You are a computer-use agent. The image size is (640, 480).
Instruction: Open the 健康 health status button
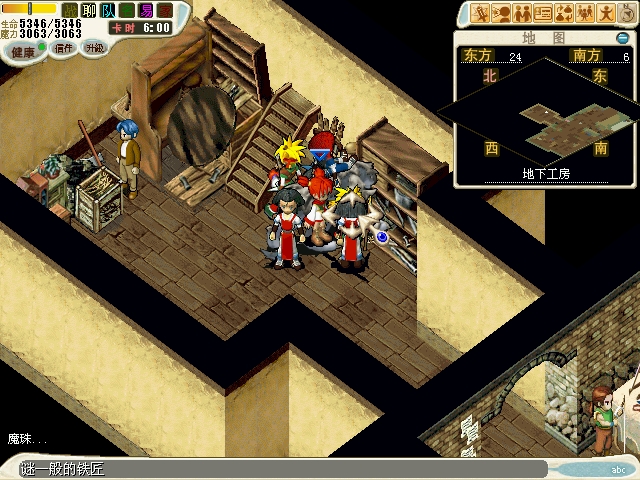point(22,49)
